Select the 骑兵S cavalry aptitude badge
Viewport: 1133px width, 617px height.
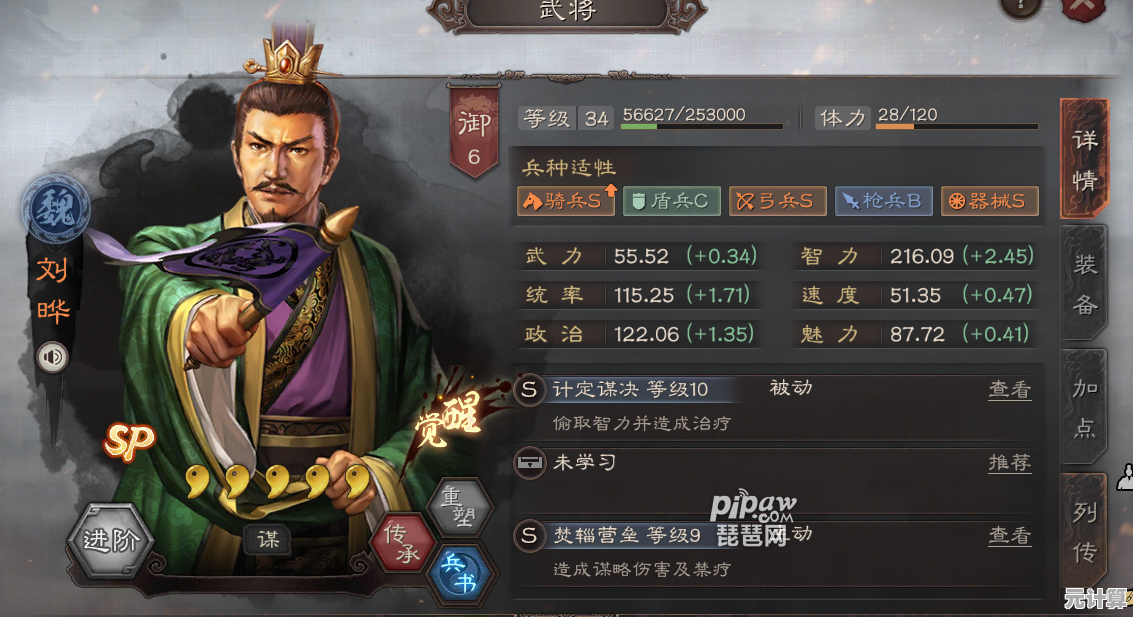point(566,201)
